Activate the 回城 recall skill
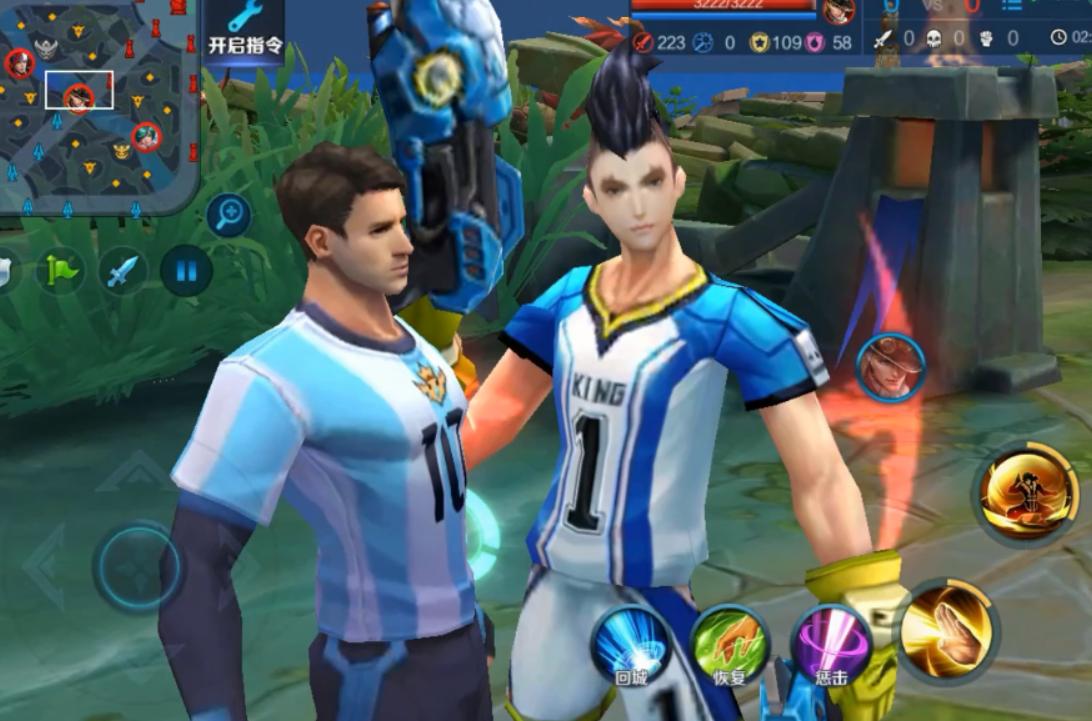Image resolution: width=1092 pixels, height=721 pixels. (631, 644)
